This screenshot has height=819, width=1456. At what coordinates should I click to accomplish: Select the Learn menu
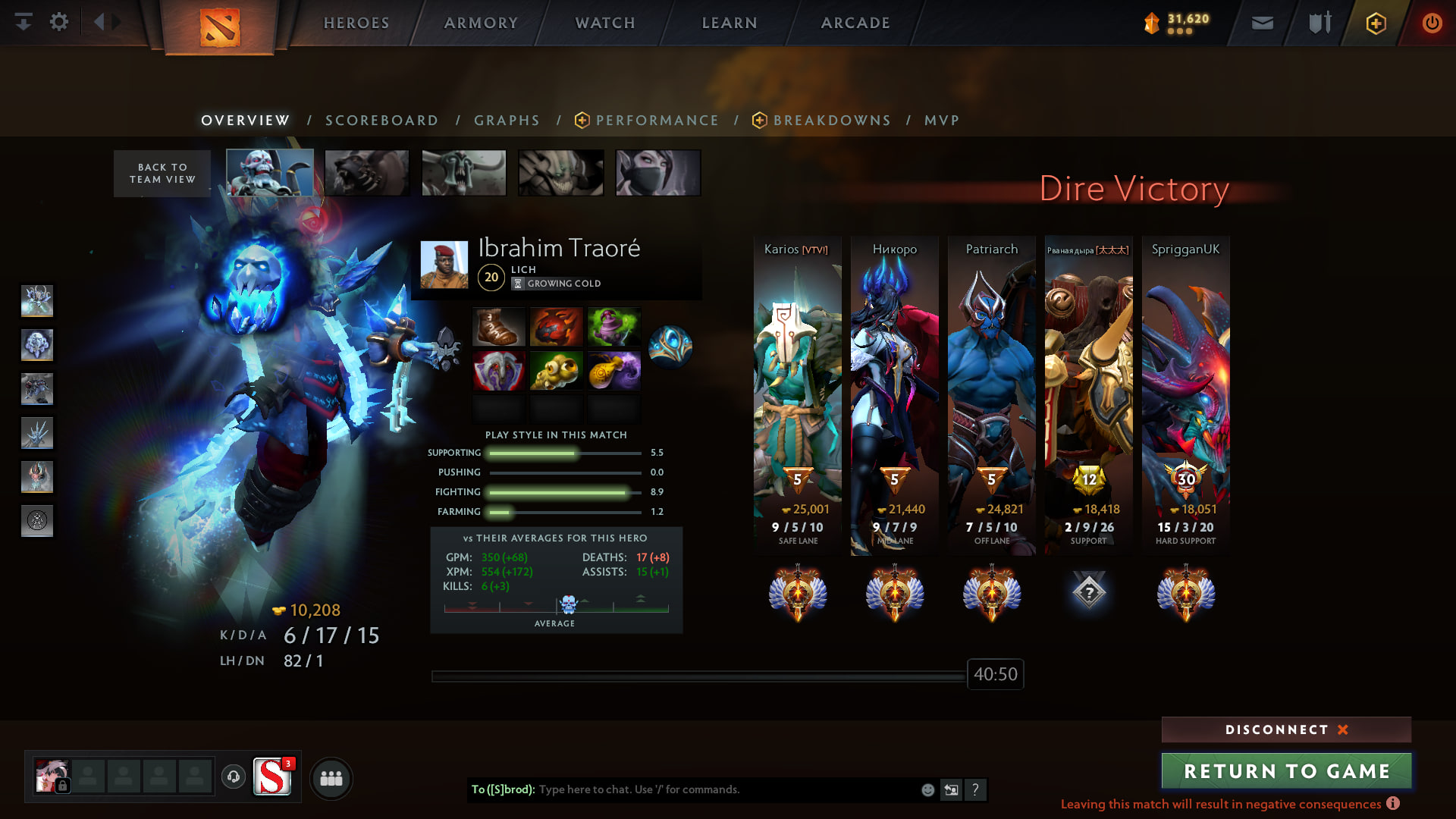click(730, 23)
